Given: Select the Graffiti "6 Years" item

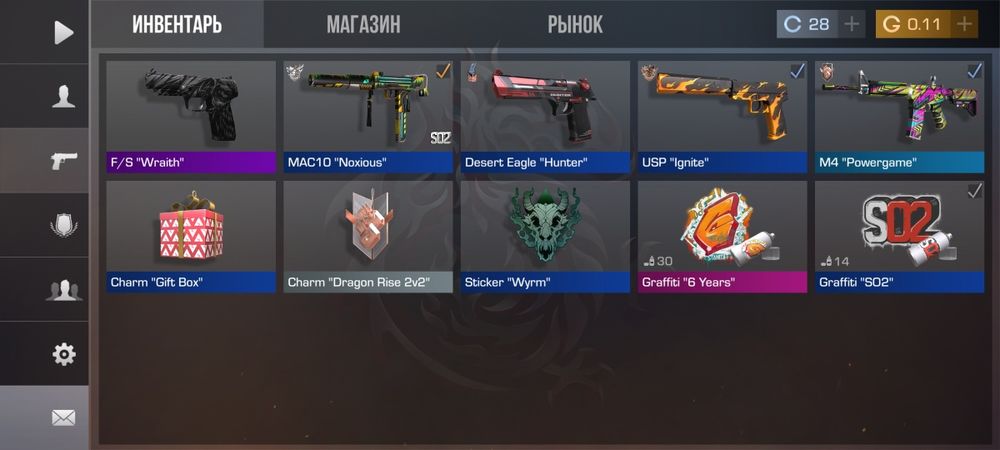Looking at the screenshot, I should (x=722, y=236).
